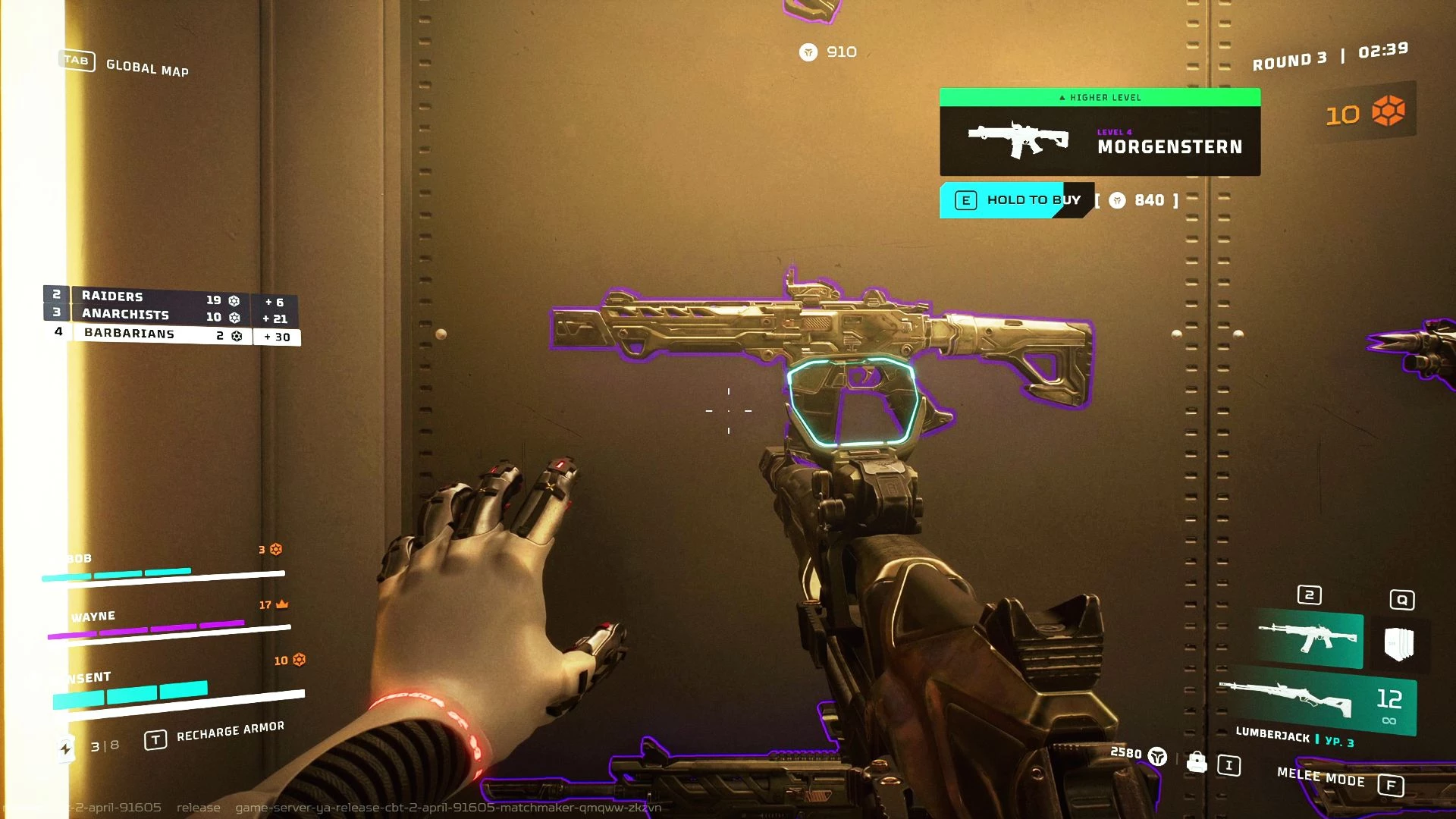Open the inventory bag icon
This screenshot has height=819, width=1456.
pos(1197,761)
